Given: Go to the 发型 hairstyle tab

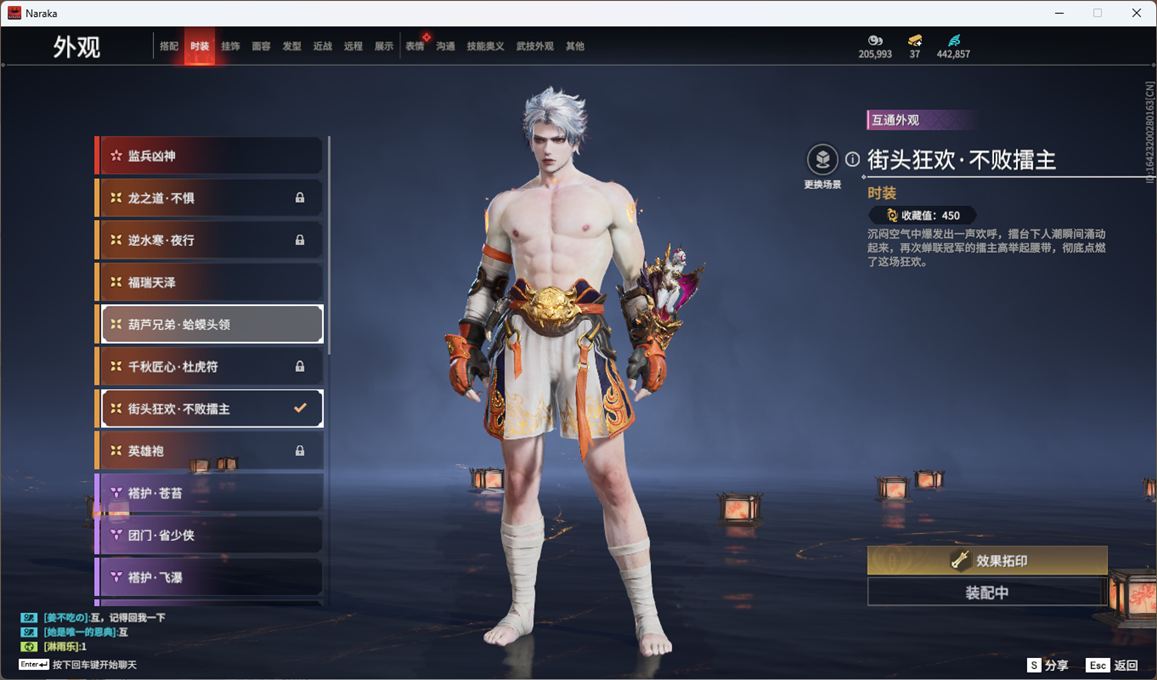Looking at the screenshot, I should tap(292, 46).
